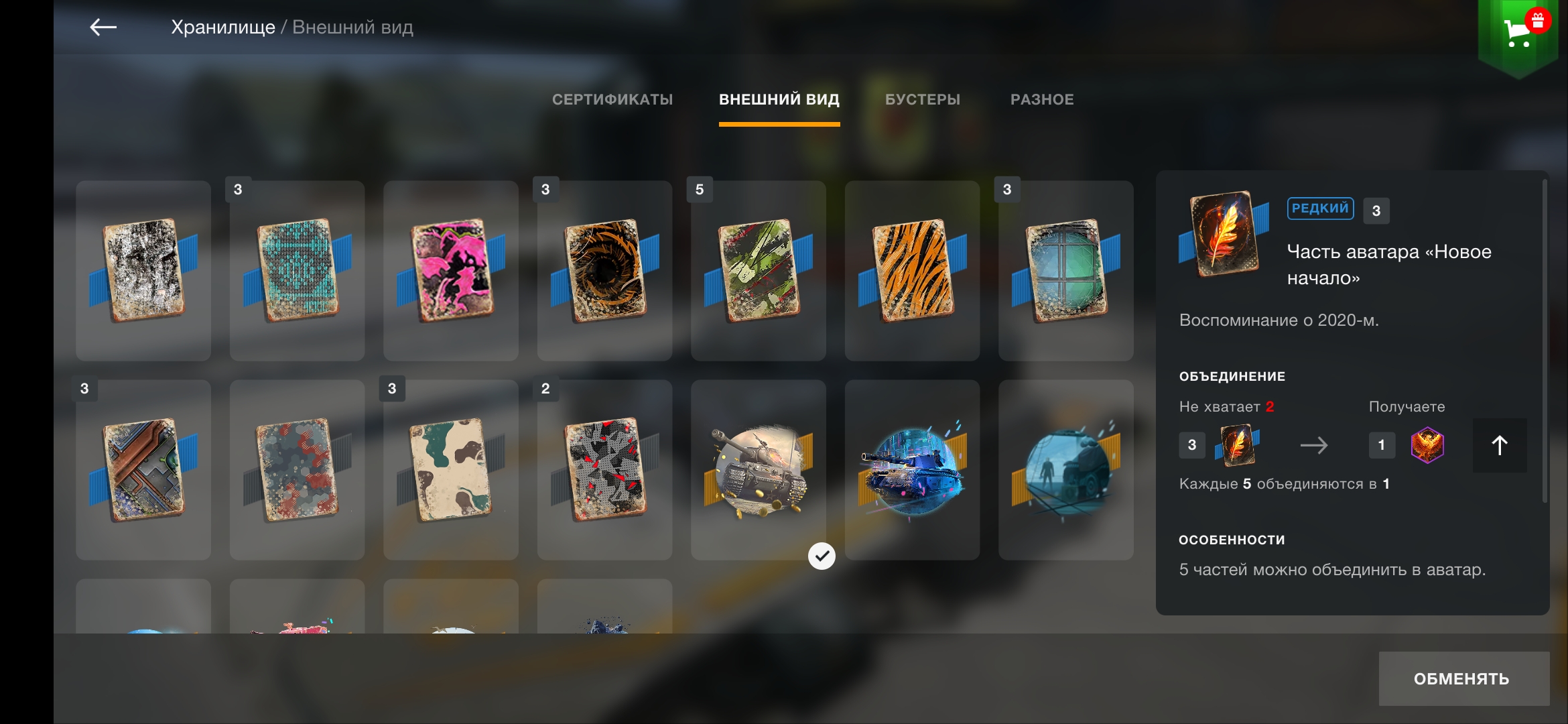Select the dark eye swirl camouflage card
Screen dimensions: 1568x724
point(604,271)
